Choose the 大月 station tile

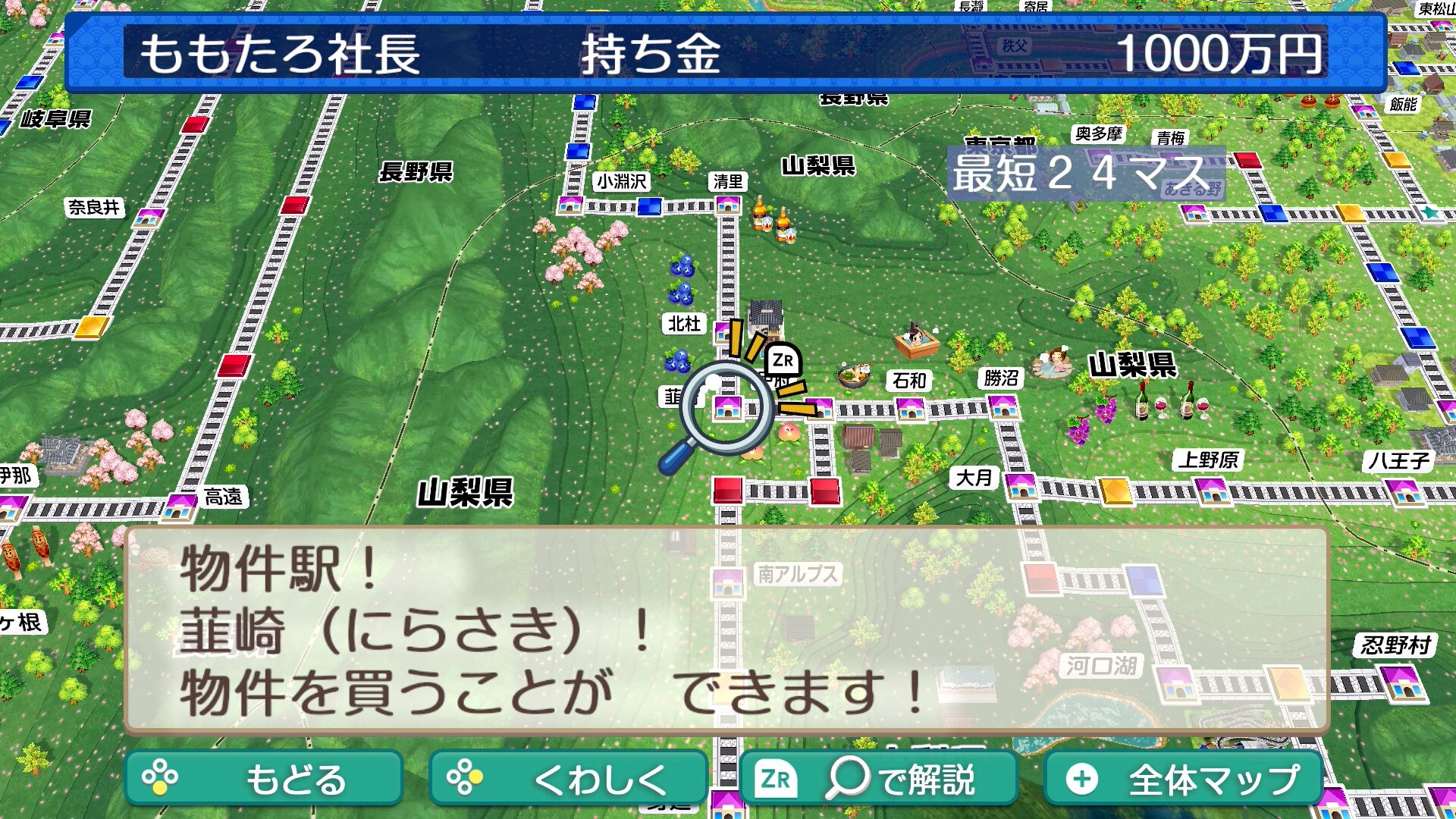tap(1021, 485)
